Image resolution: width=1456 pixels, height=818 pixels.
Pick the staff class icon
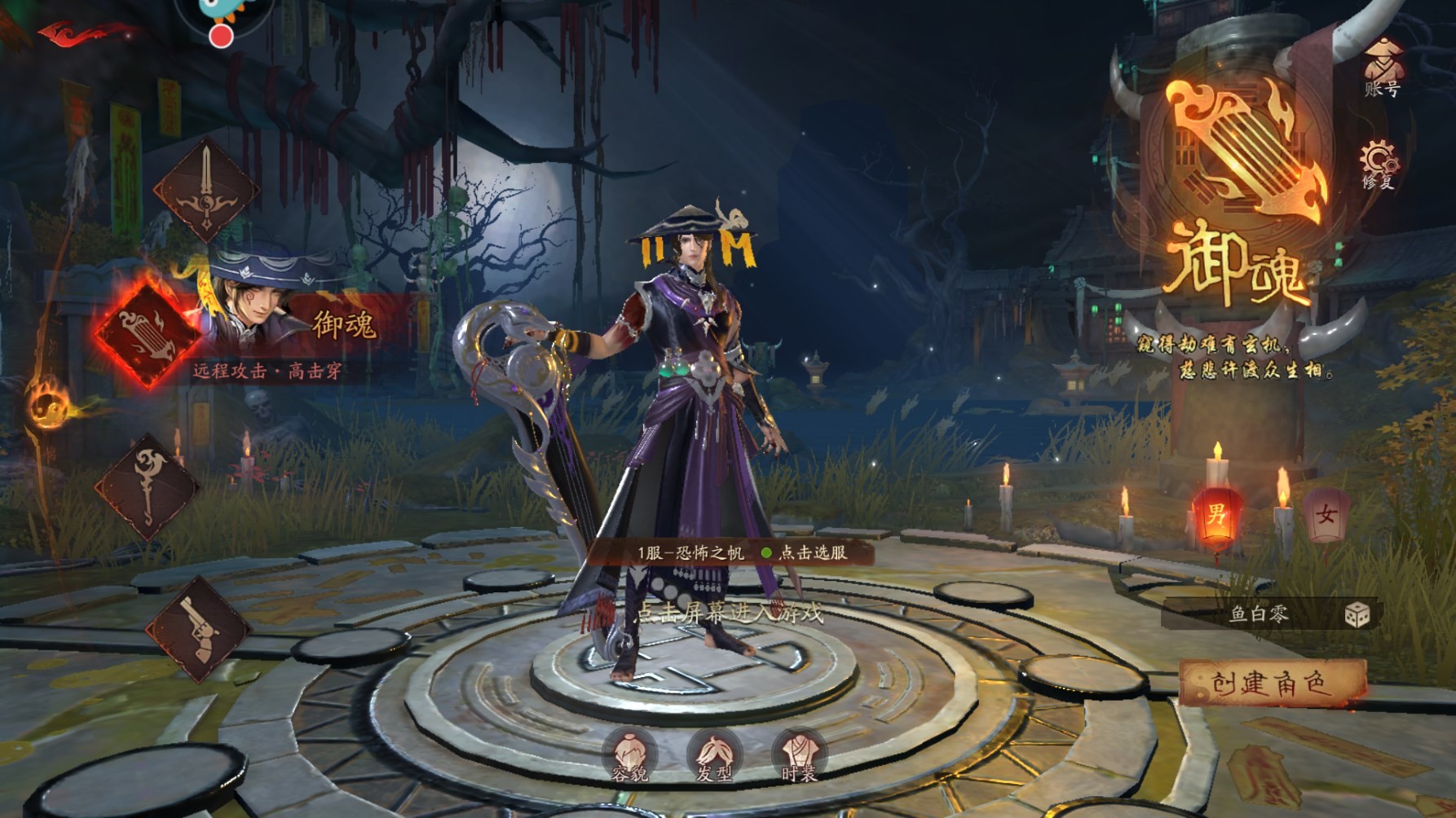pos(147,486)
